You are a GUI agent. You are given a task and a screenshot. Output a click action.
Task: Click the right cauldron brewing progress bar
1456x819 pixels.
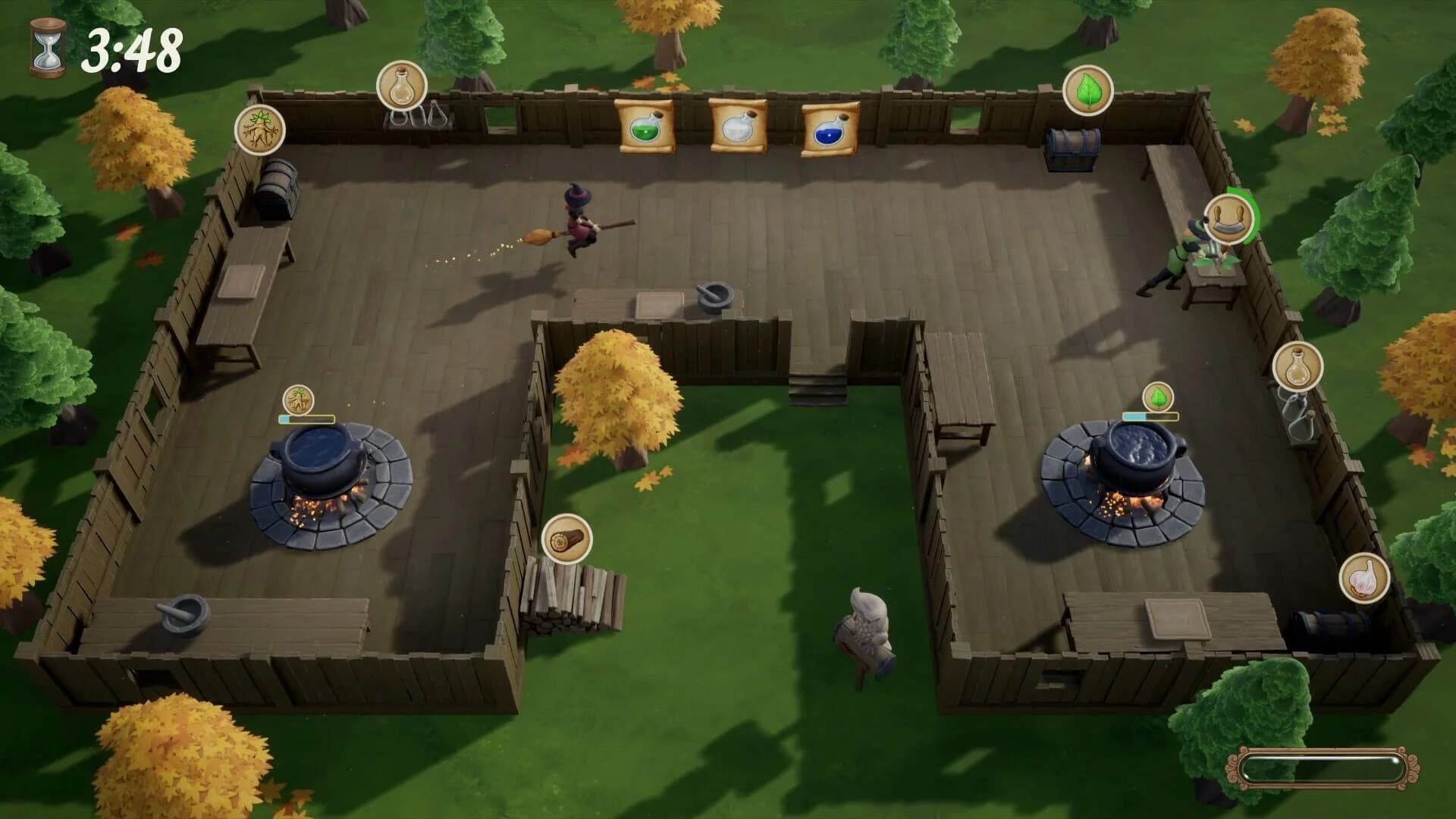point(1150,416)
